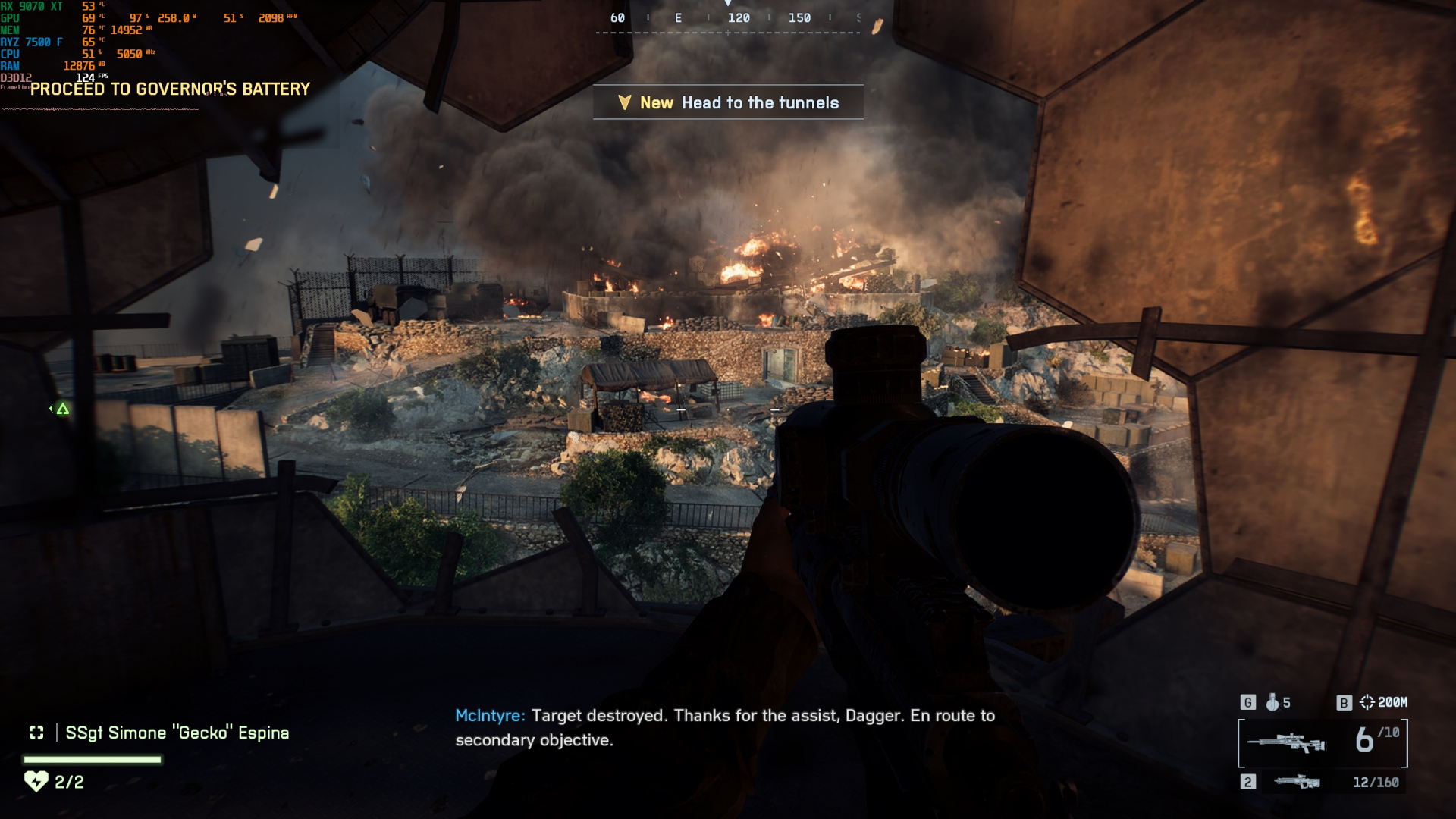Select the primary sniper rifle slot
Screen dimensions: 1456x819
click(1286, 742)
